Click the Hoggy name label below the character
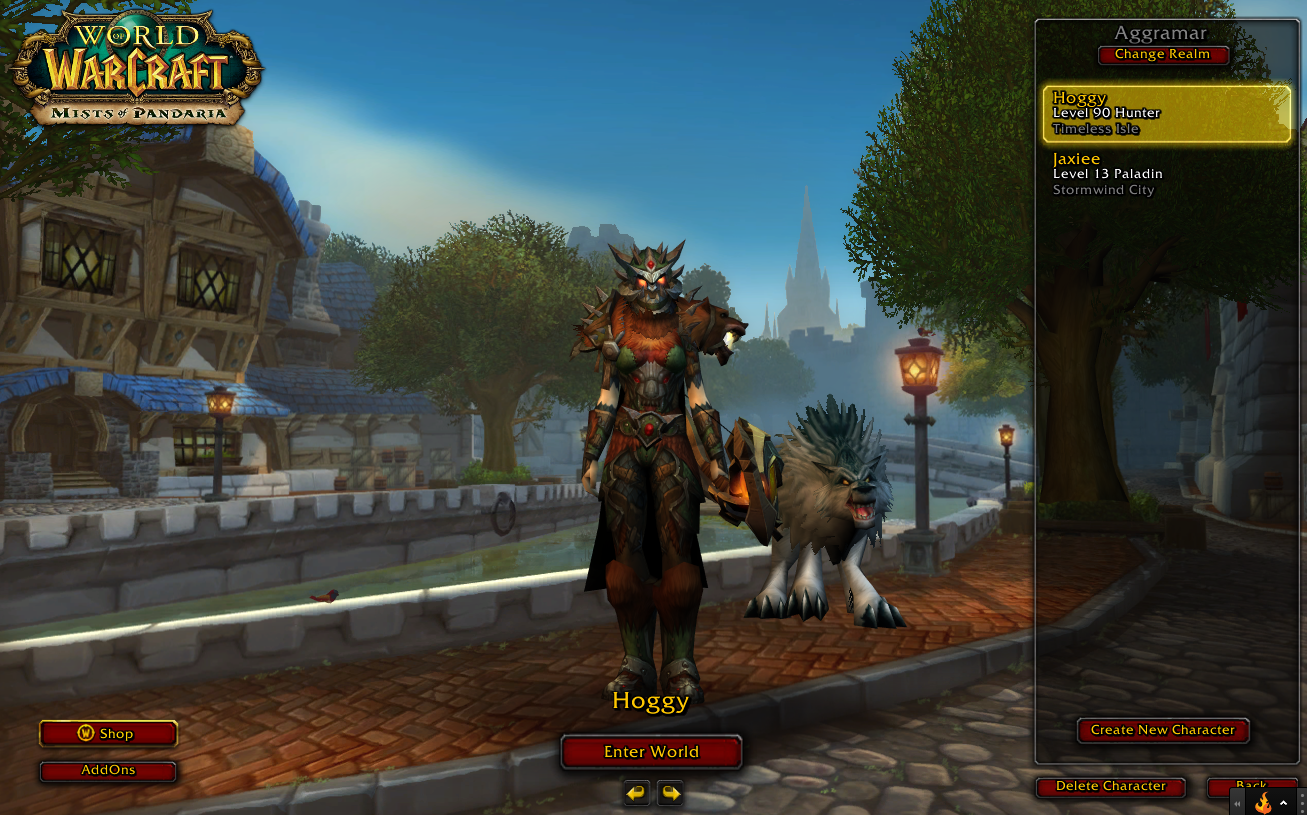 651,701
